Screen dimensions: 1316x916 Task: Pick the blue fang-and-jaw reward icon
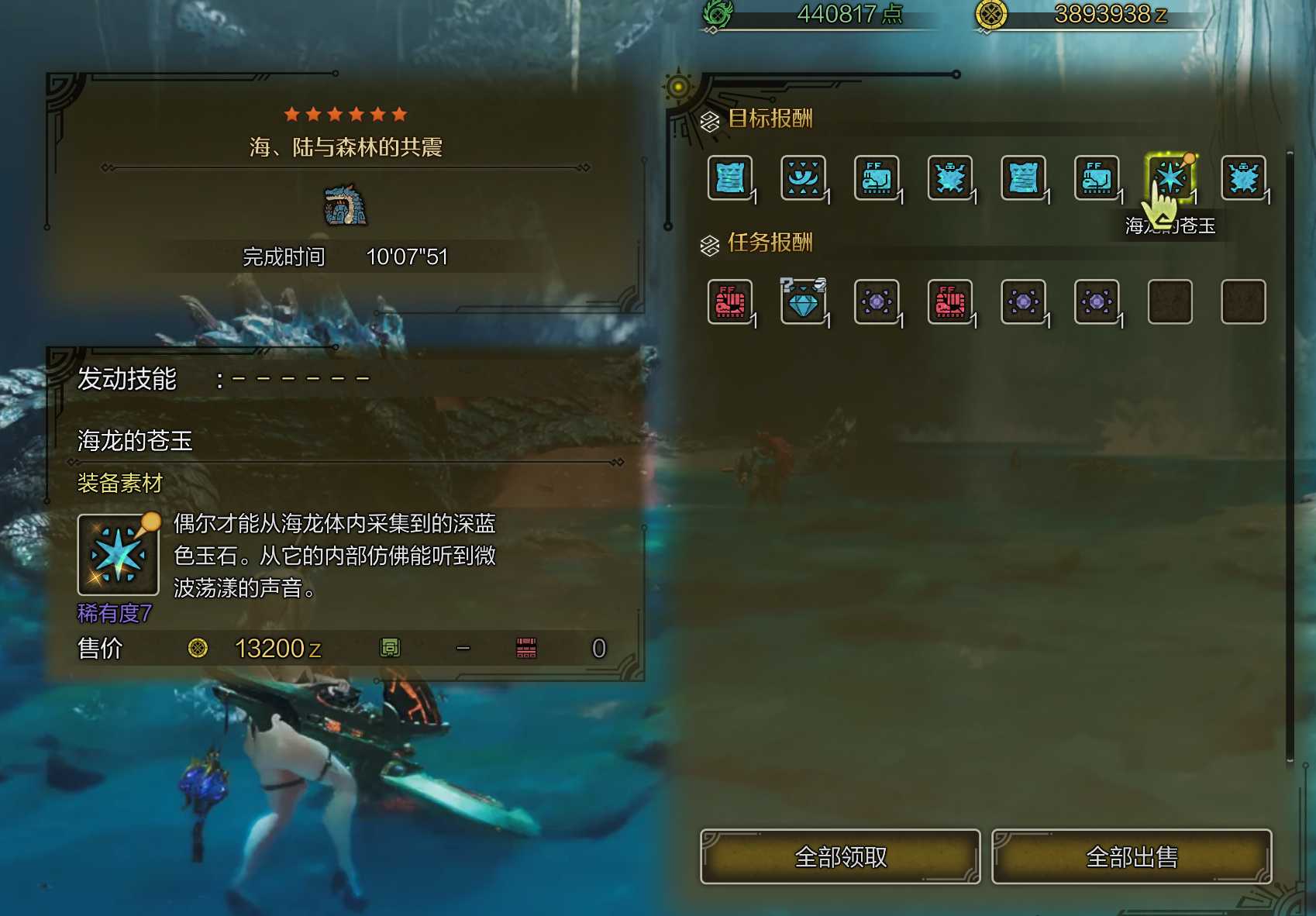pyautogui.click(x=803, y=177)
